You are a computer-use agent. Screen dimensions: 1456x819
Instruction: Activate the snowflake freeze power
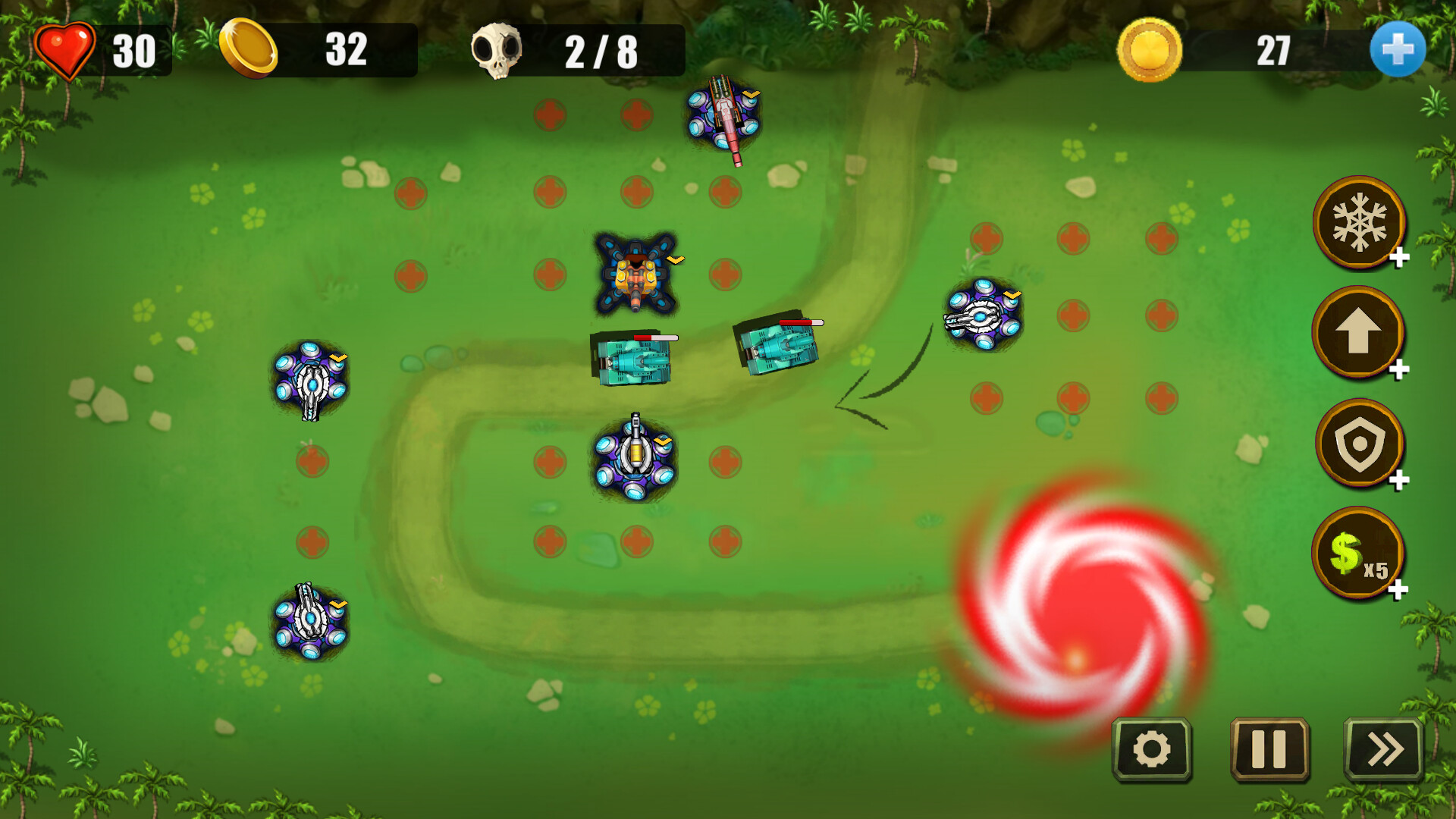point(1360,222)
